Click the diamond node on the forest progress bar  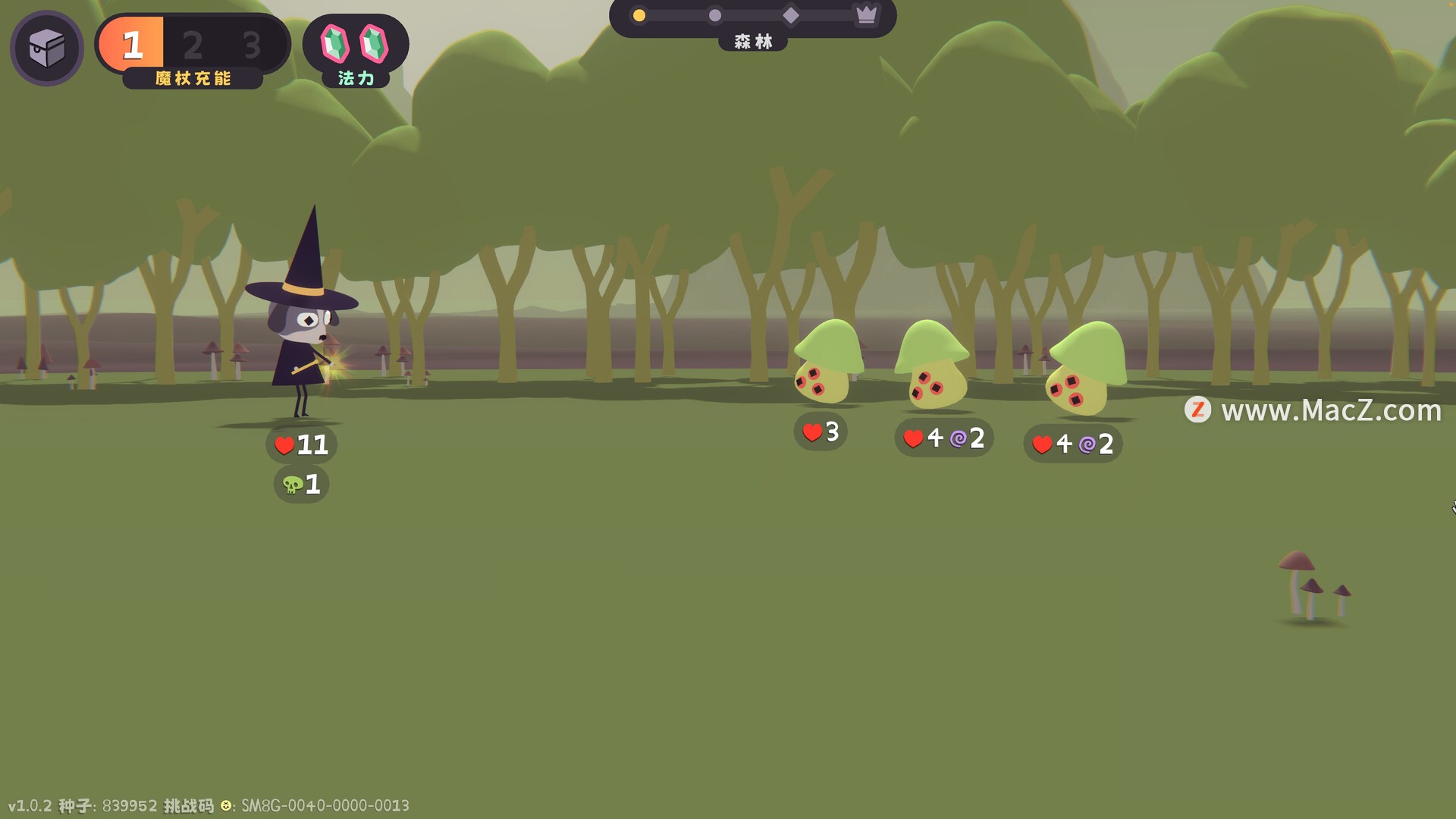pyautogui.click(x=791, y=15)
